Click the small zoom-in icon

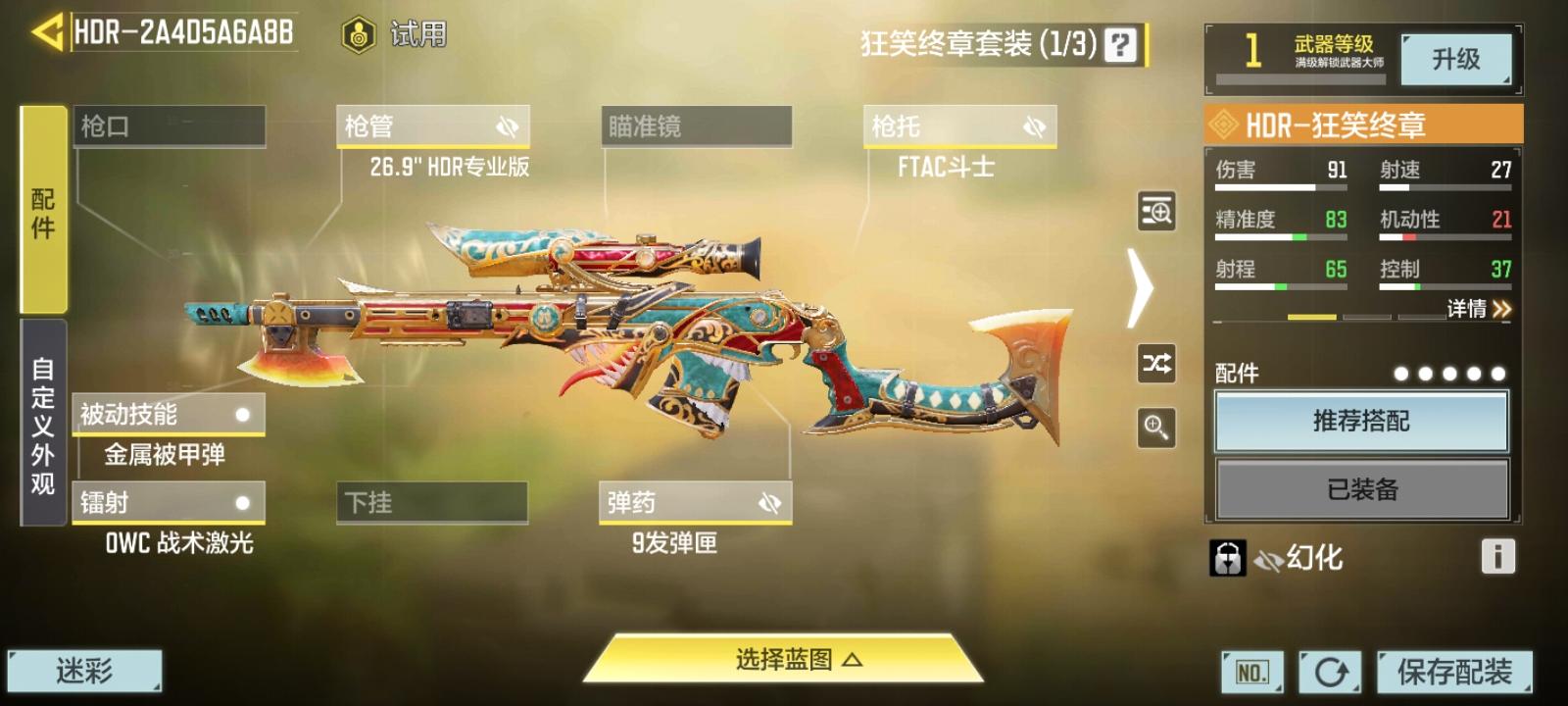(1155, 426)
